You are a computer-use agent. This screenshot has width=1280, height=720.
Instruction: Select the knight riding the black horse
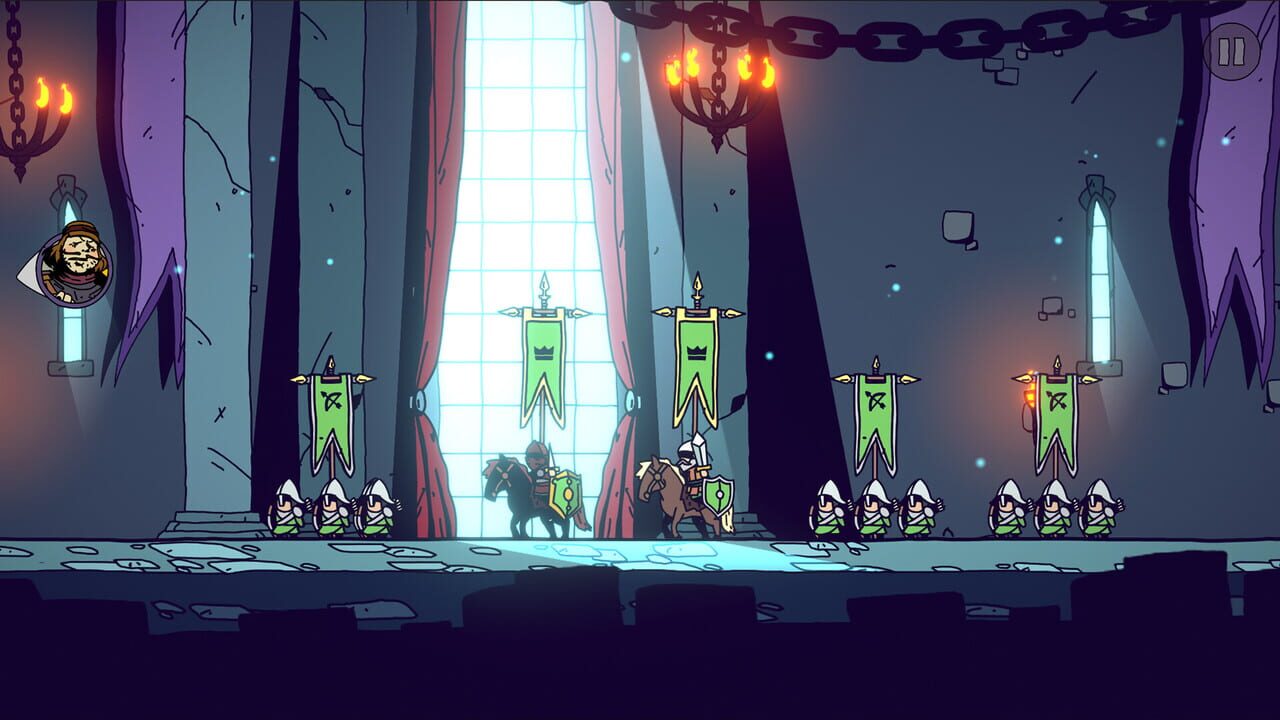[533, 470]
